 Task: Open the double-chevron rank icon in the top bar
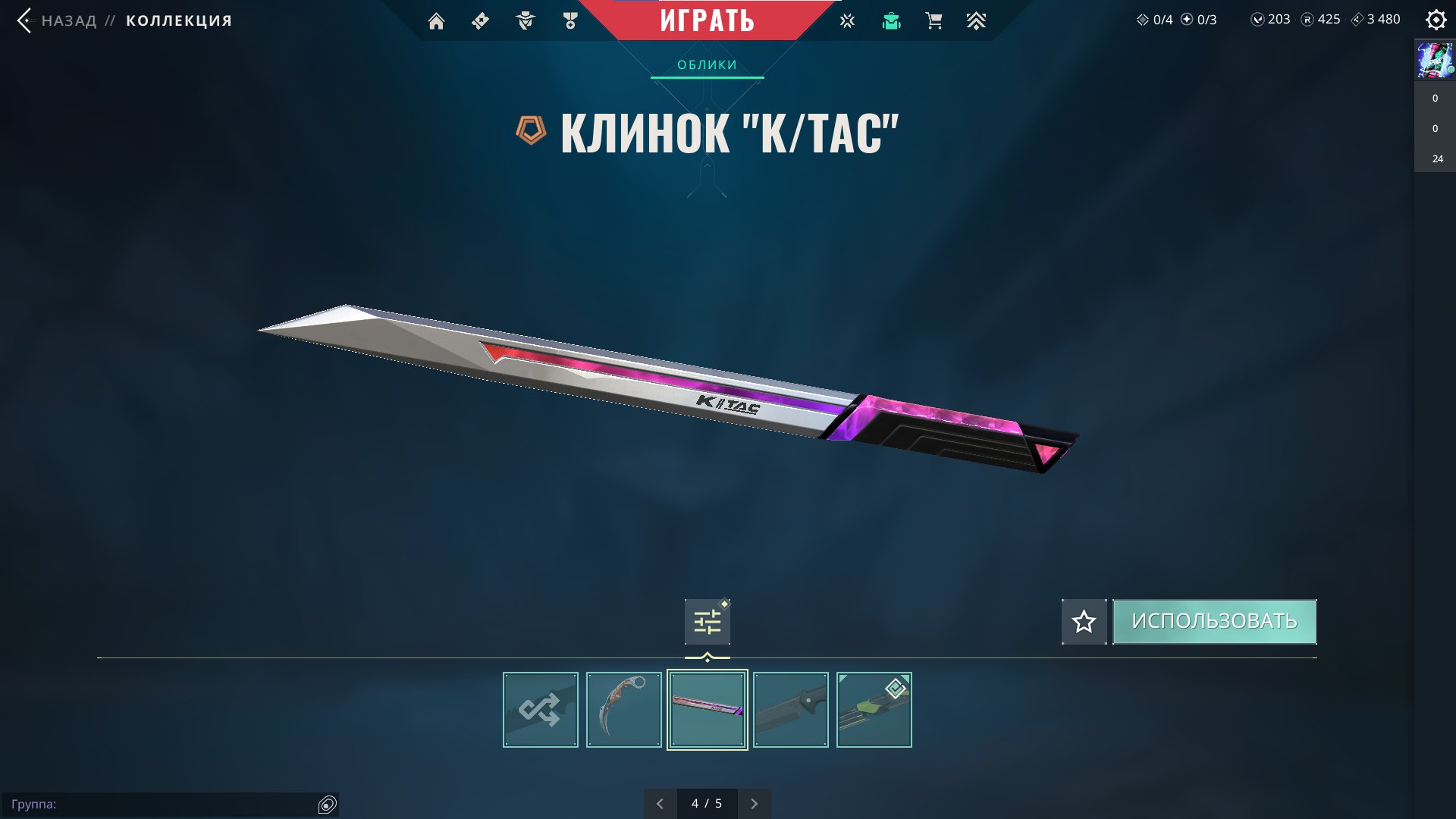(x=976, y=21)
